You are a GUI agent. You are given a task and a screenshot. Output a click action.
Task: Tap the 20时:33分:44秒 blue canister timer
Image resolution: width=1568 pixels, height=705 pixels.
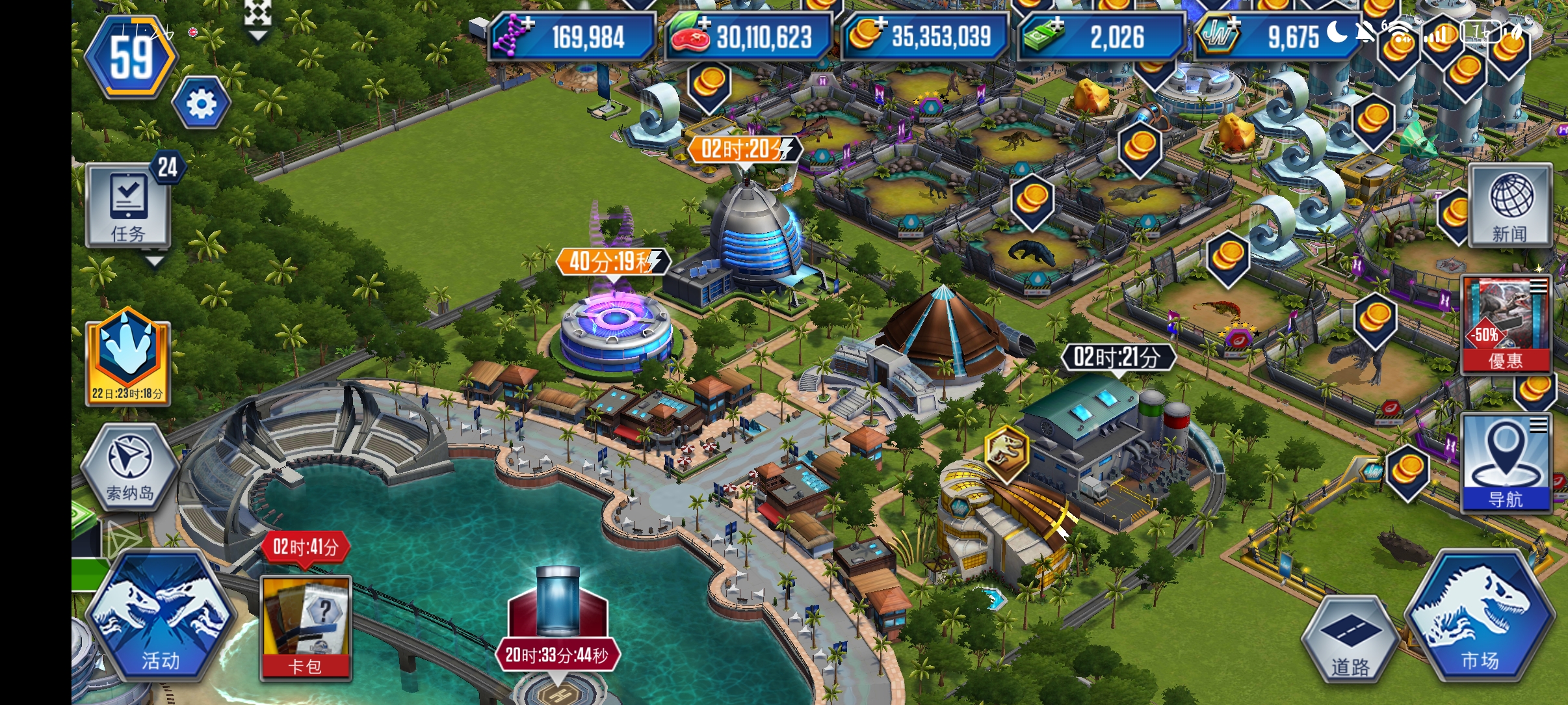click(557, 655)
